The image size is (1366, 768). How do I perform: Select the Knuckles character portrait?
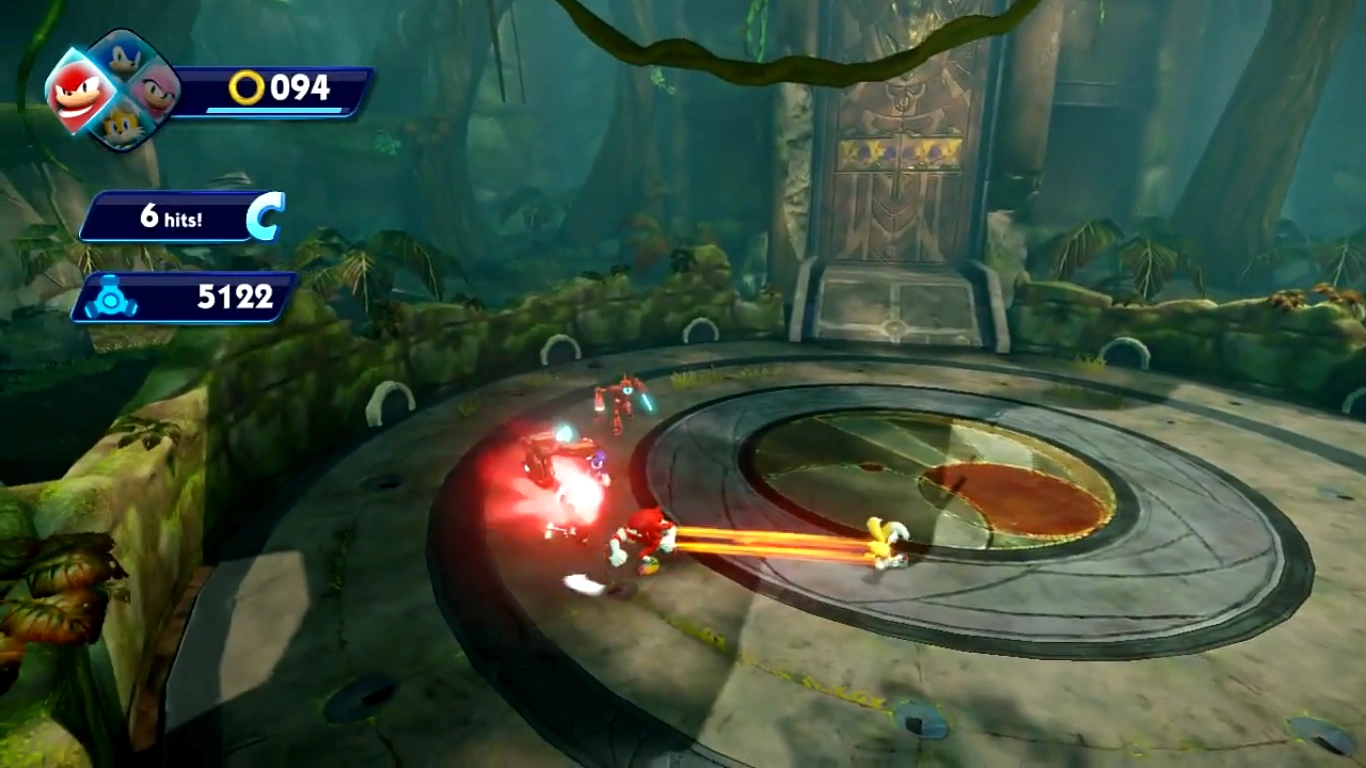click(78, 93)
